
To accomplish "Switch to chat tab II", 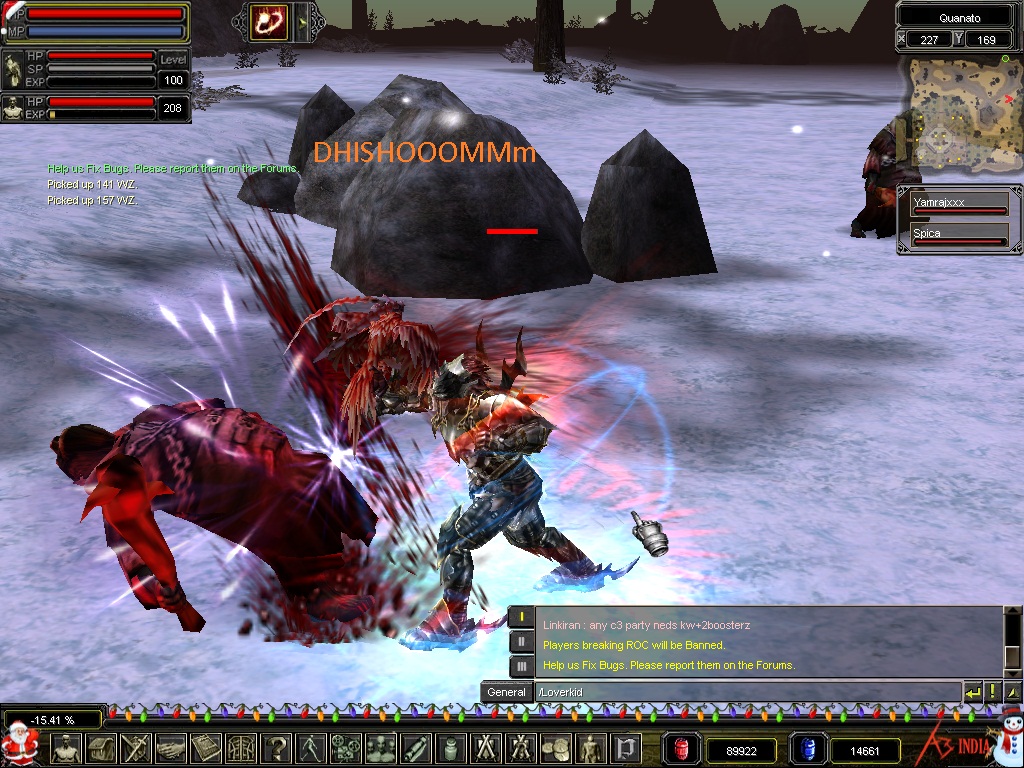I will coord(521,642).
